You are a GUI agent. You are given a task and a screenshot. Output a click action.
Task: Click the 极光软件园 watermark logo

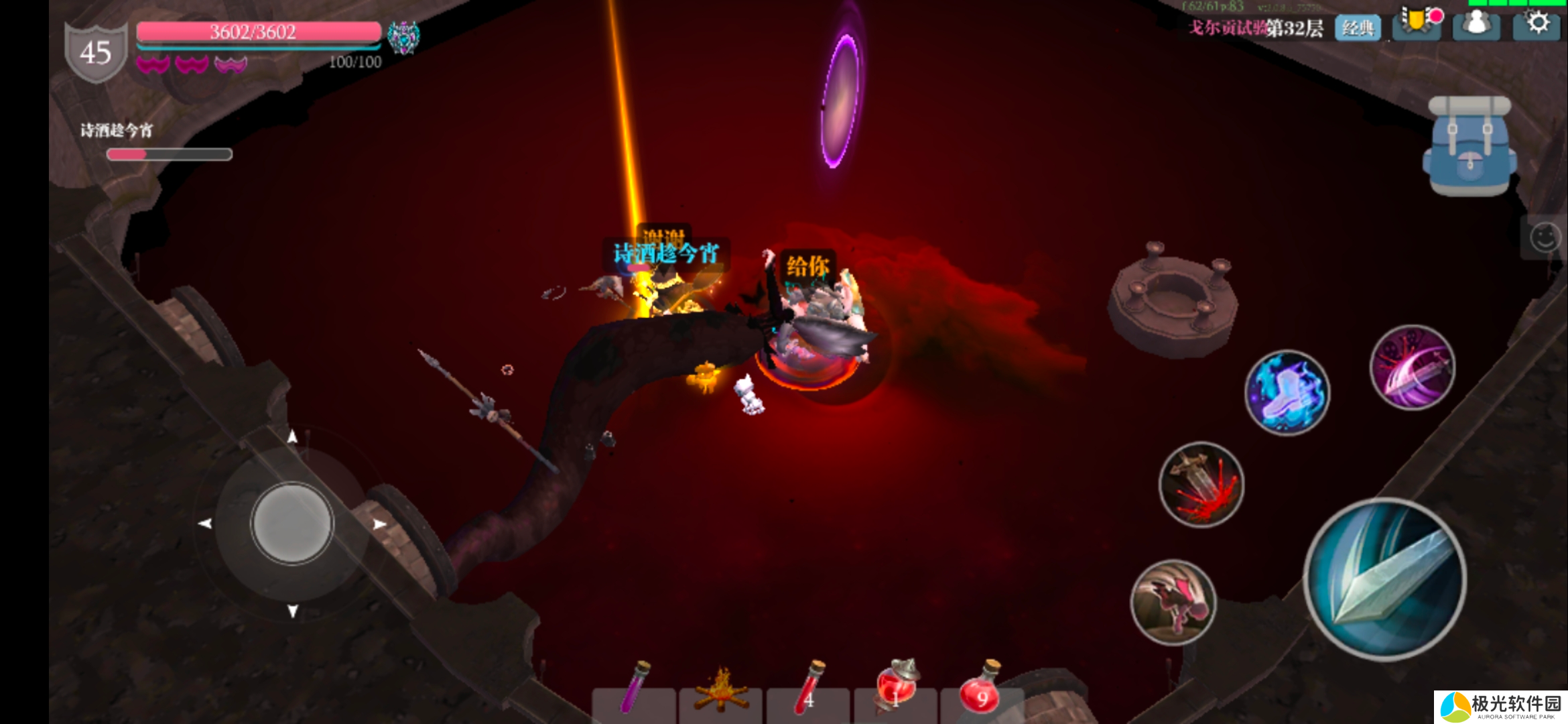pos(1501,707)
